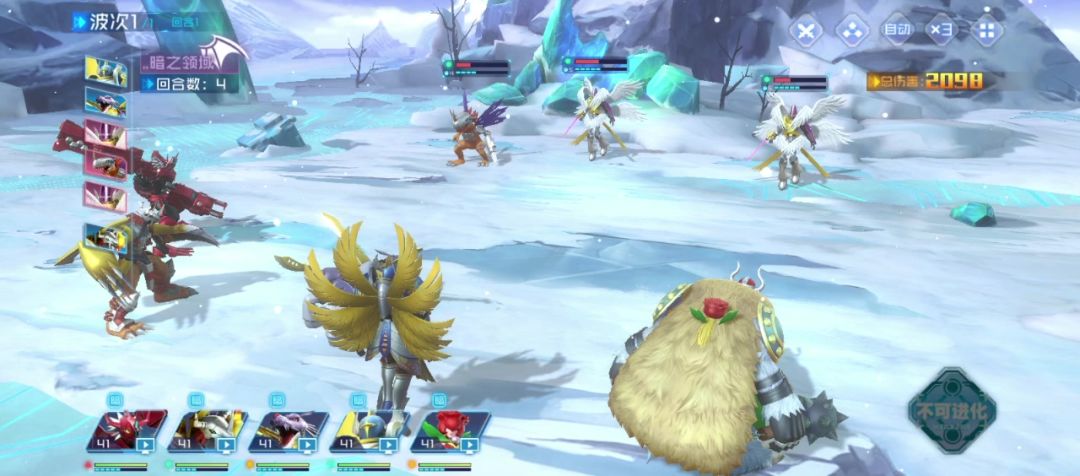
Task: Toggle the 自动 auto-battle button
Action: click(896, 30)
